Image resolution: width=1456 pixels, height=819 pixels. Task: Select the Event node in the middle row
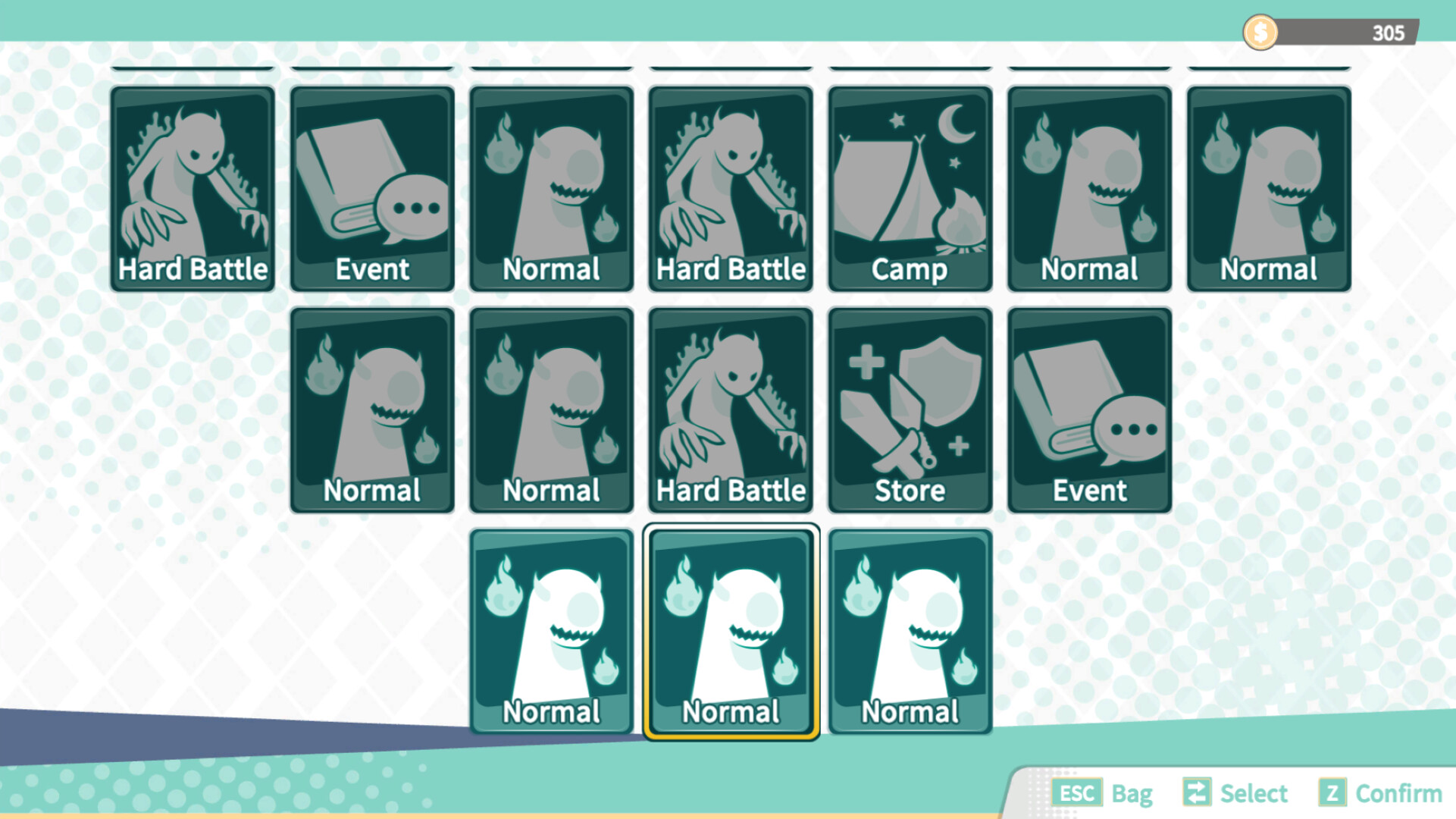pyautogui.click(x=1088, y=409)
